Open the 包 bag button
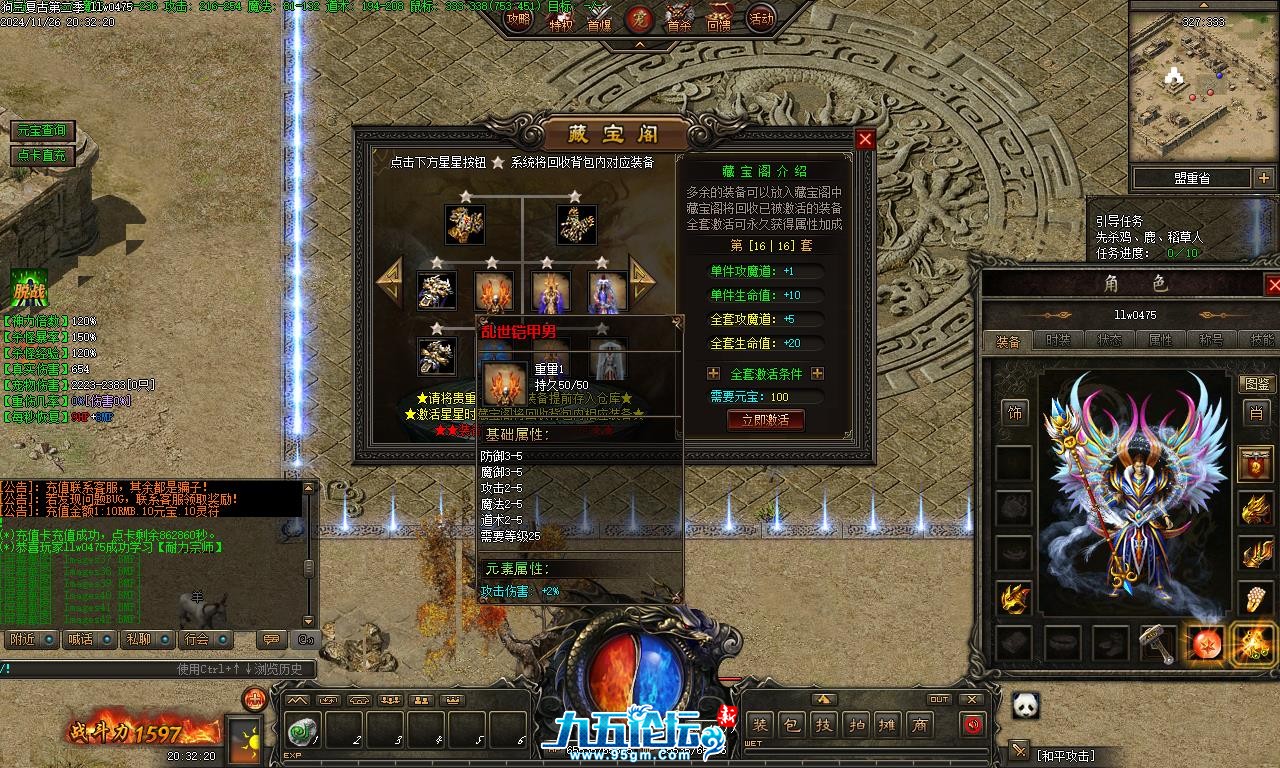The height and width of the screenshot is (768, 1280). 791,725
